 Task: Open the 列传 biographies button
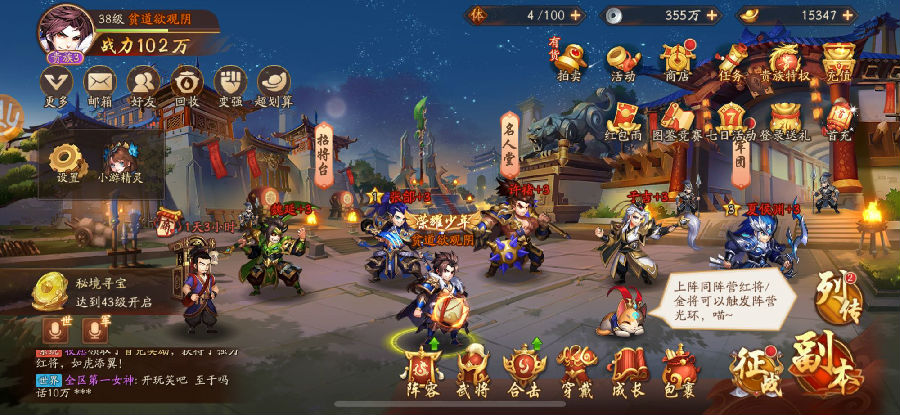(x=837, y=293)
